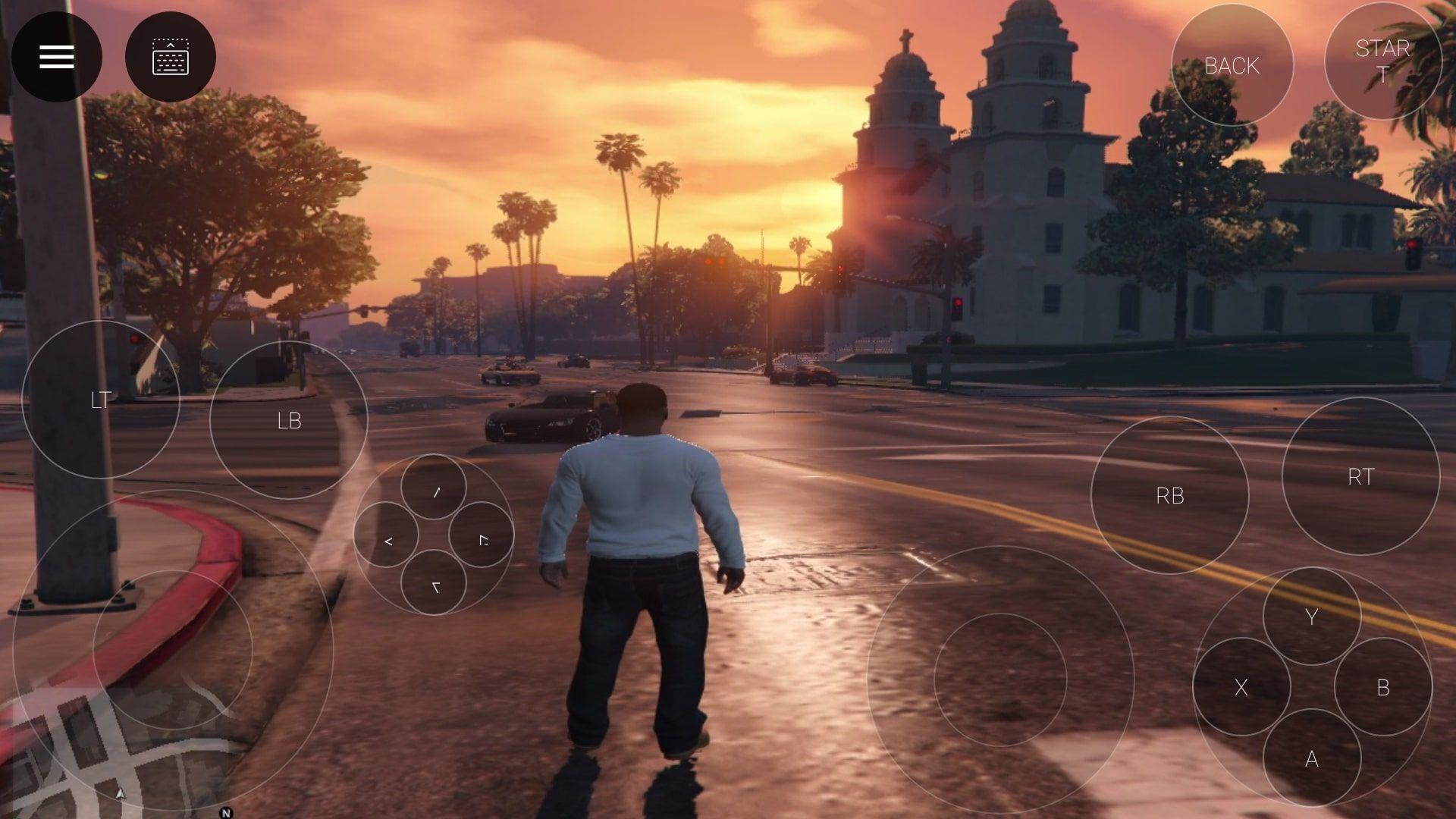Image resolution: width=1456 pixels, height=819 pixels.
Task: Open the hamburger menu
Action: click(55, 55)
